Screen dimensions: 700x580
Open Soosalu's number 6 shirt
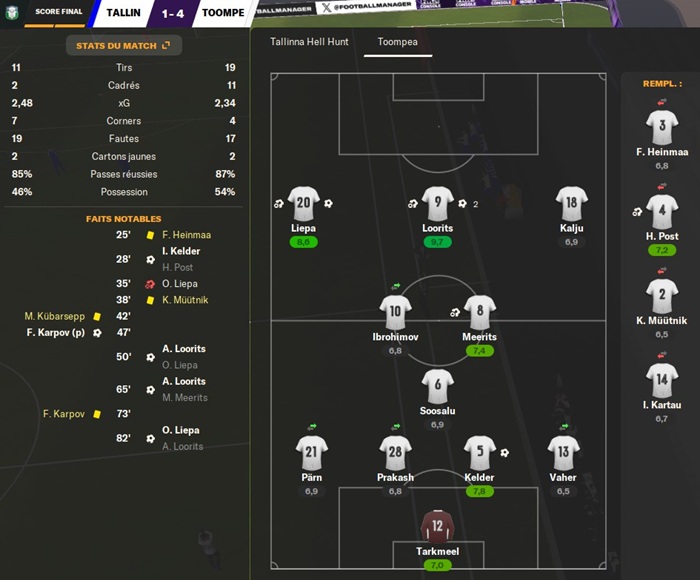click(438, 387)
